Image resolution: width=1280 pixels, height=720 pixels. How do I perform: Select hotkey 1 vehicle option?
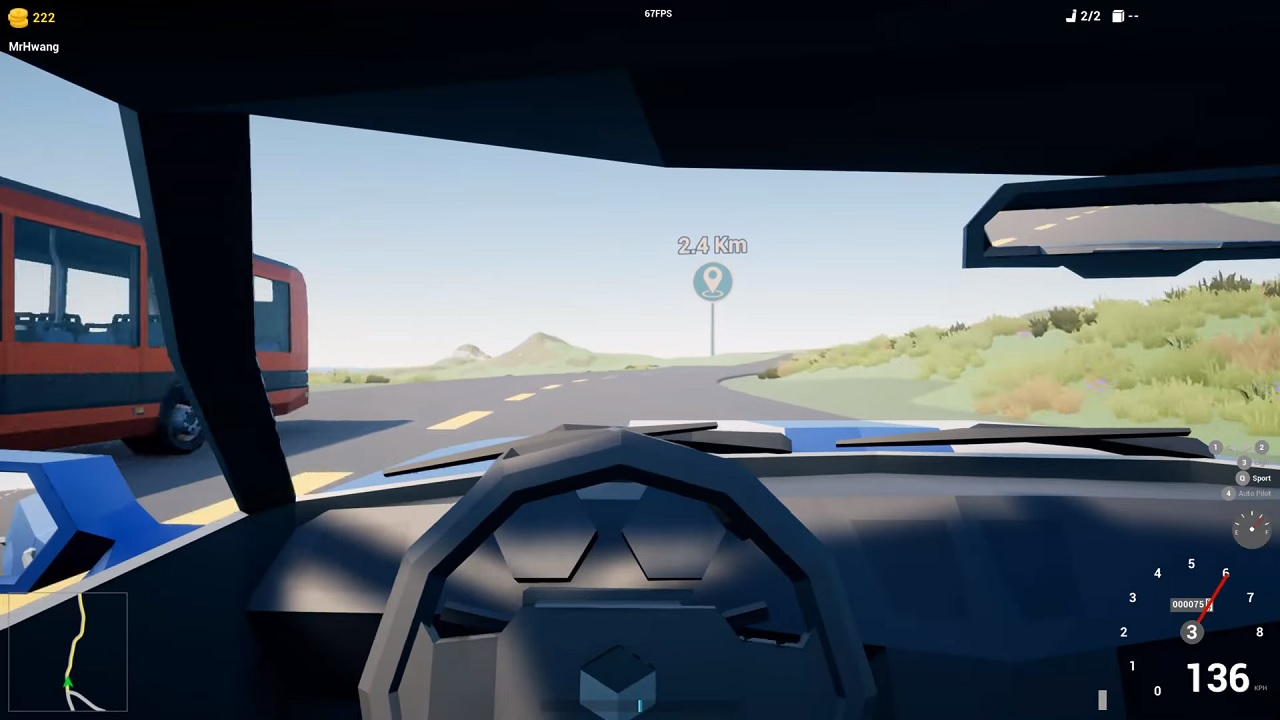point(1214,448)
